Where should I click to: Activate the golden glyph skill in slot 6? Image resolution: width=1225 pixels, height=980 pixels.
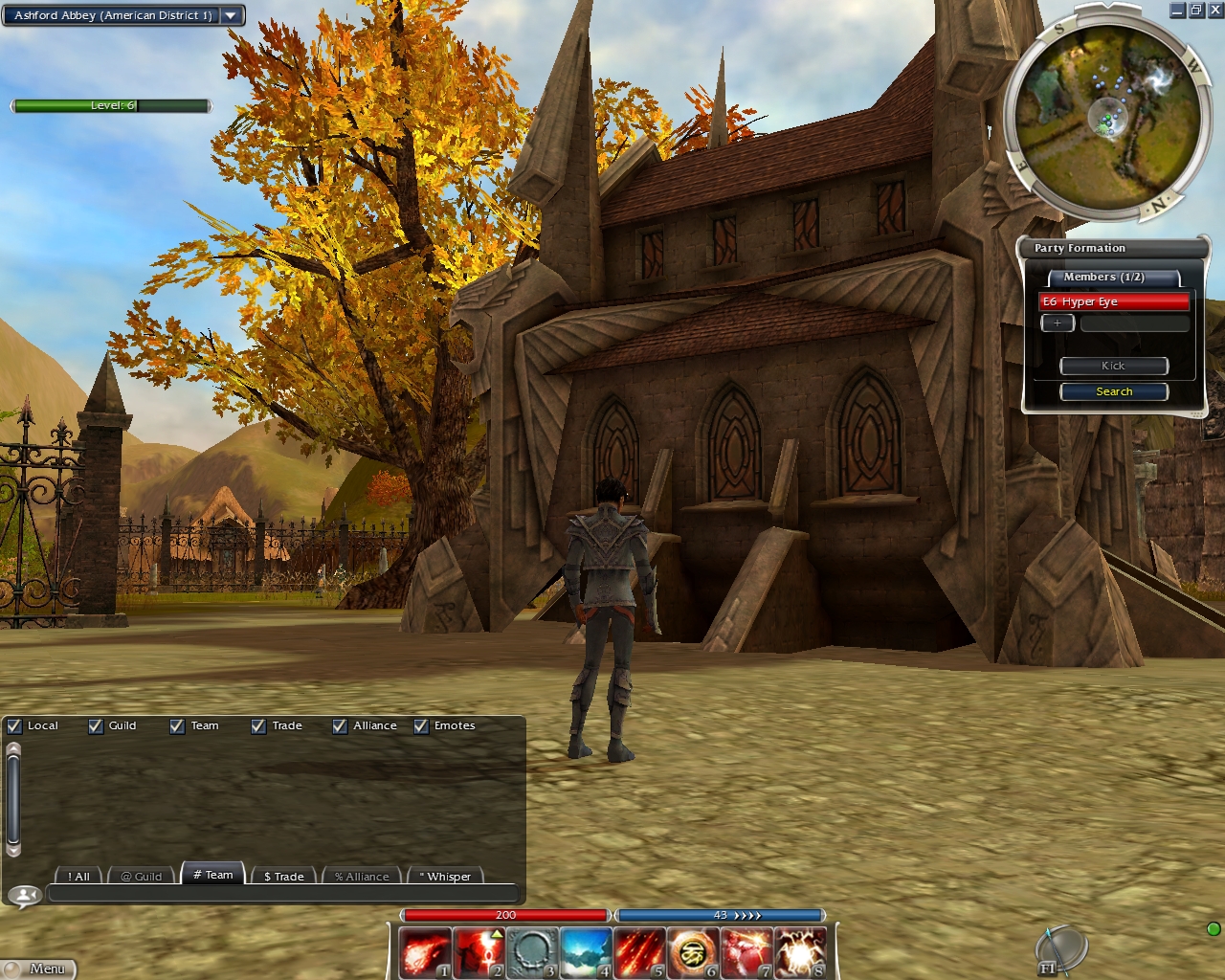692,953
